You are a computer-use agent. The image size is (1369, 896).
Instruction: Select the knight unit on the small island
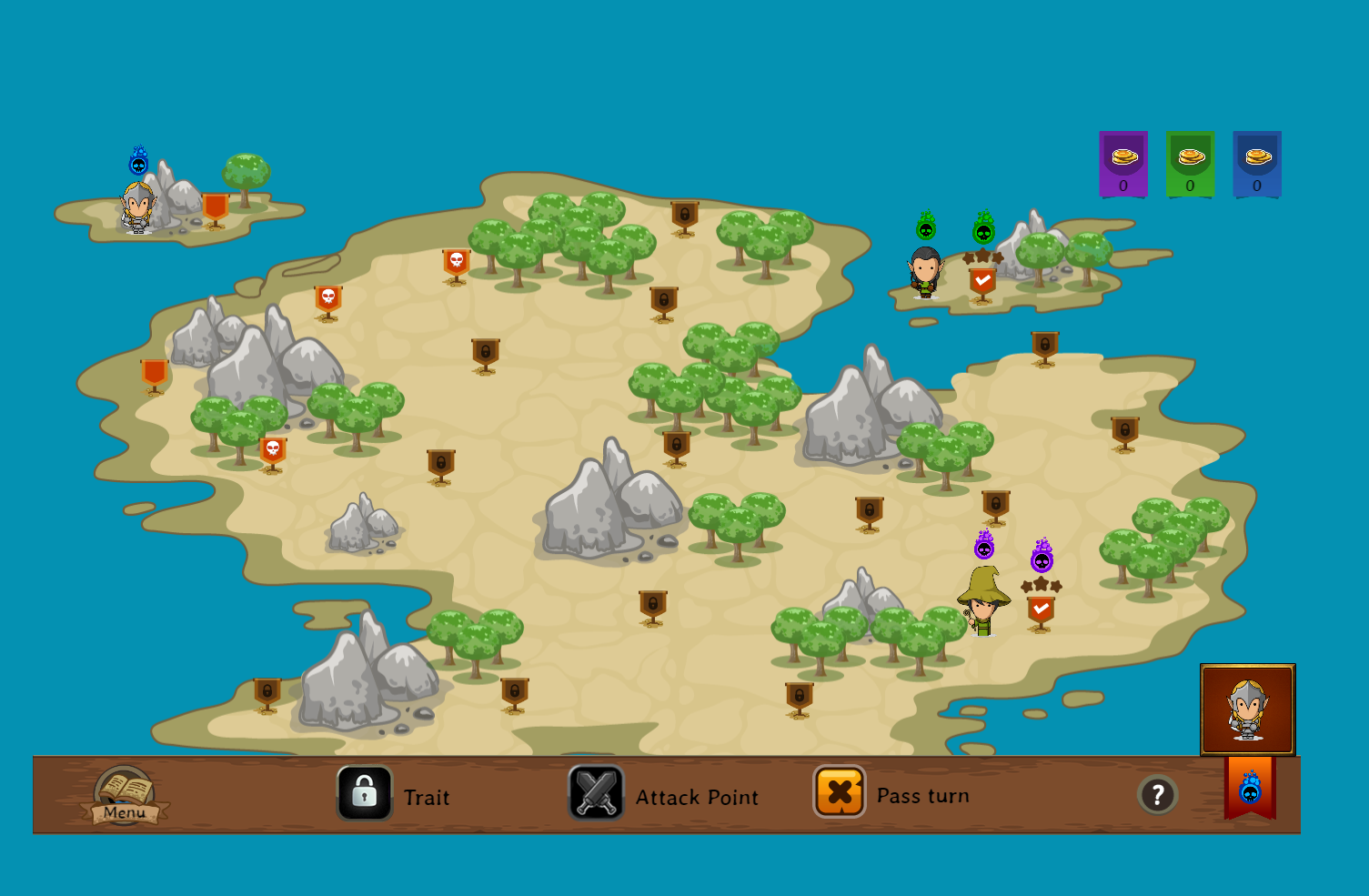pos(137,207)
